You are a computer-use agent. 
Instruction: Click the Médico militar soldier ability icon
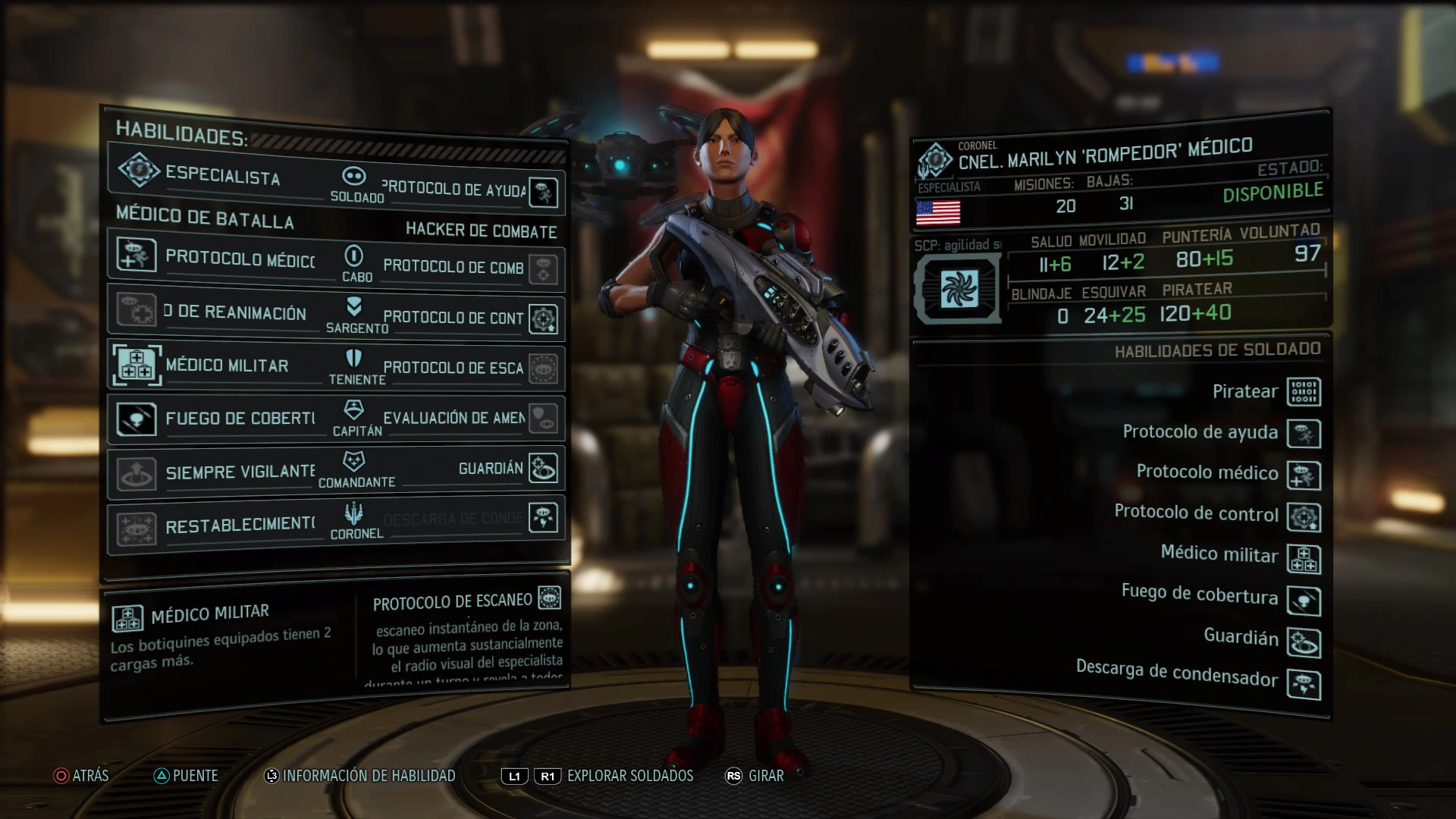[1304, 559]
